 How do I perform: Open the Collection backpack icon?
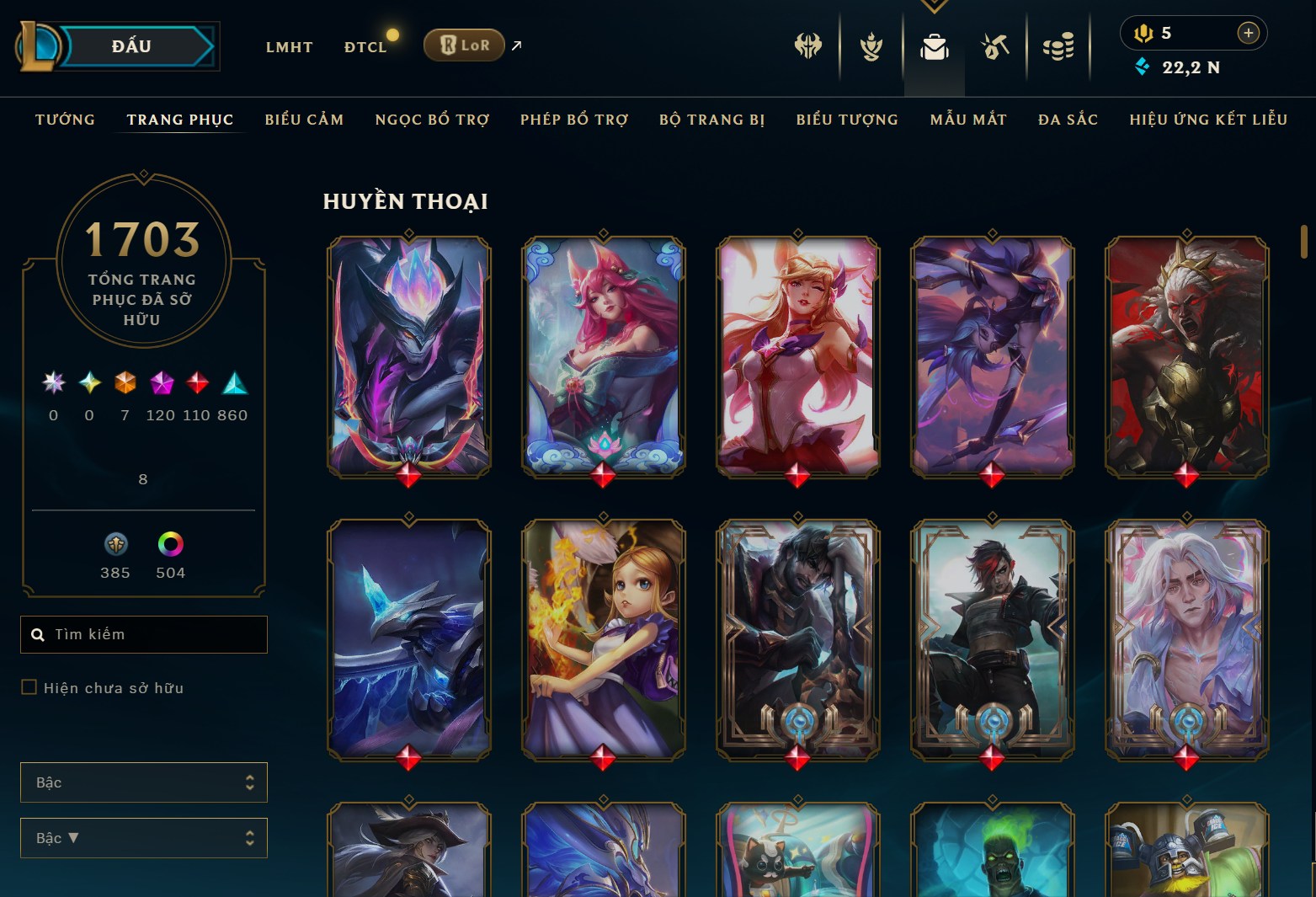point(935,48)
